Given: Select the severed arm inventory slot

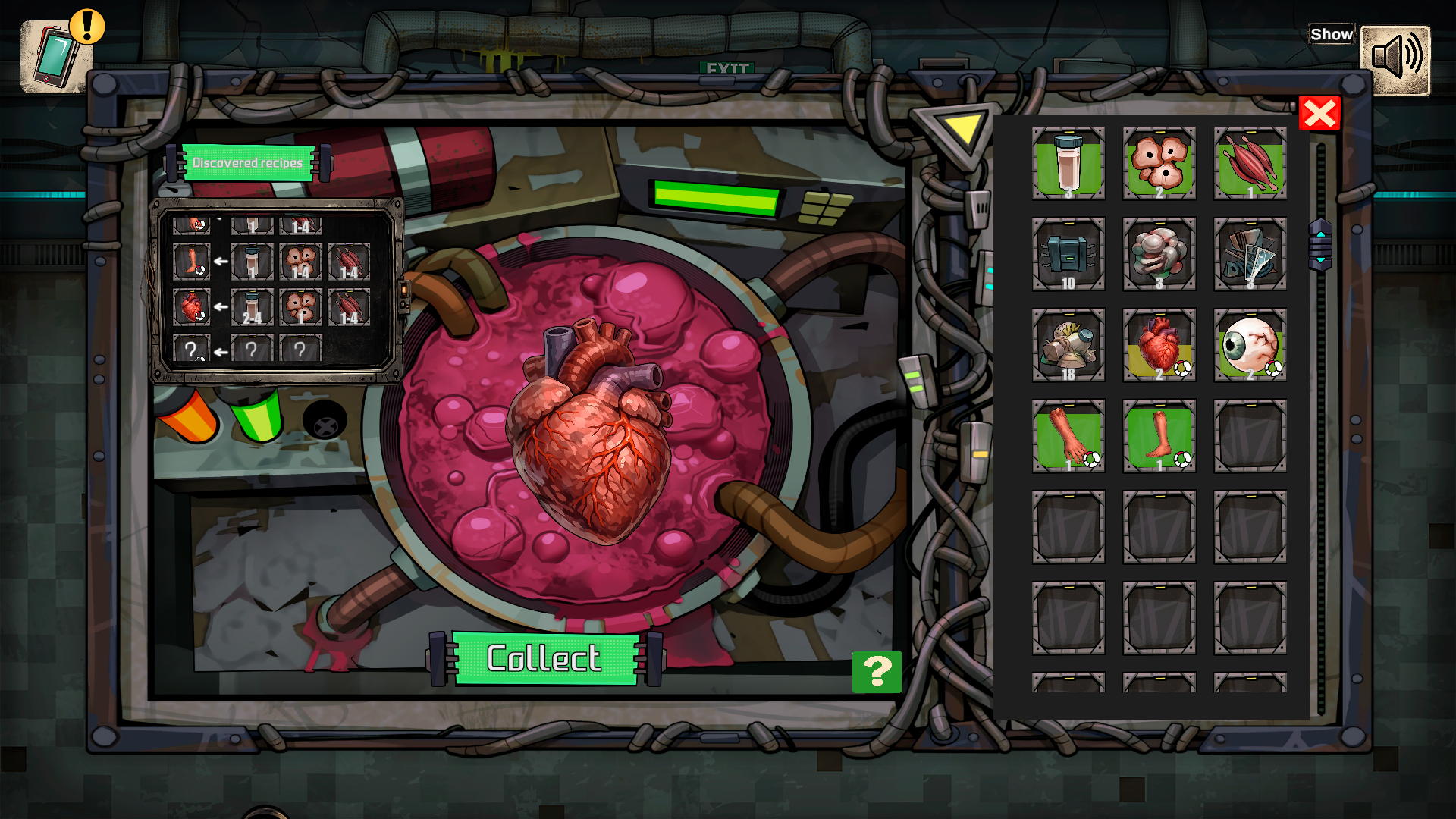Looking at the screenshot, I should point(1068,436).
